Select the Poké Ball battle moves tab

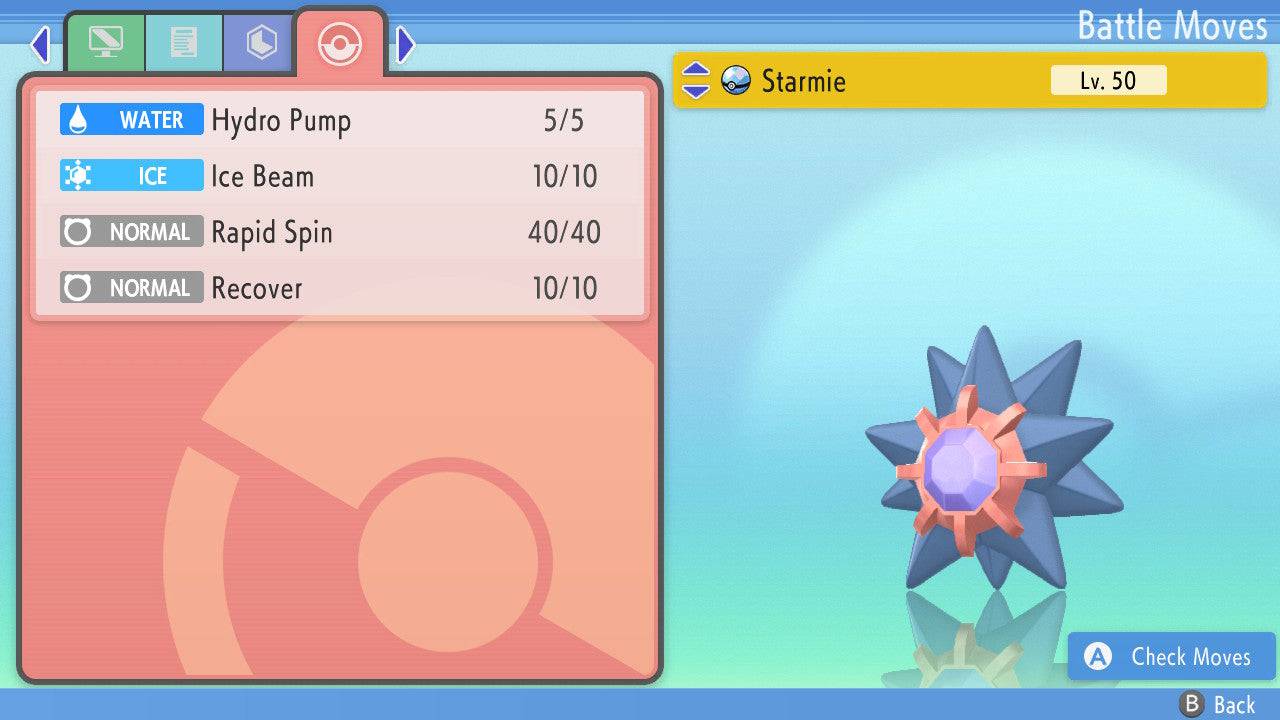click(x=340, y=43)
